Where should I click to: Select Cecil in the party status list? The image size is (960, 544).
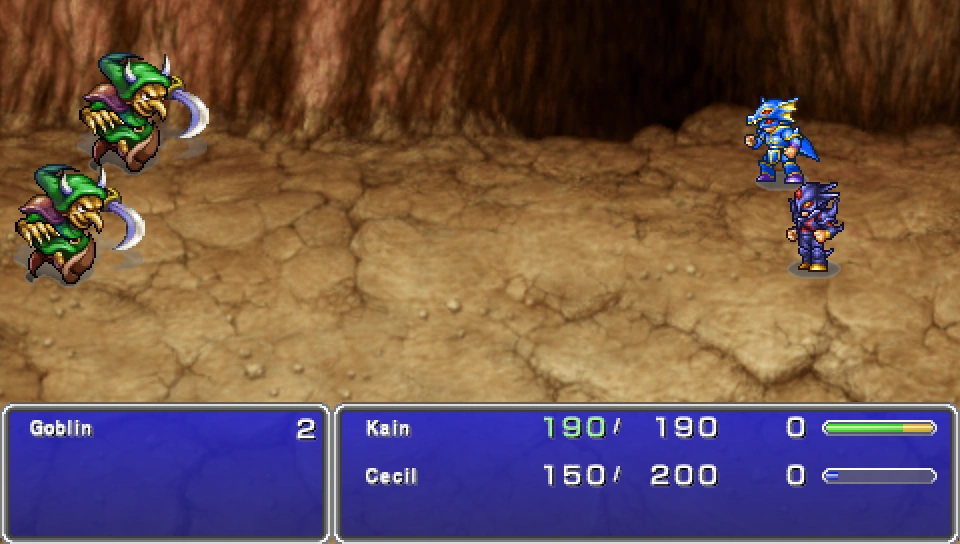(x=392, y=476)
